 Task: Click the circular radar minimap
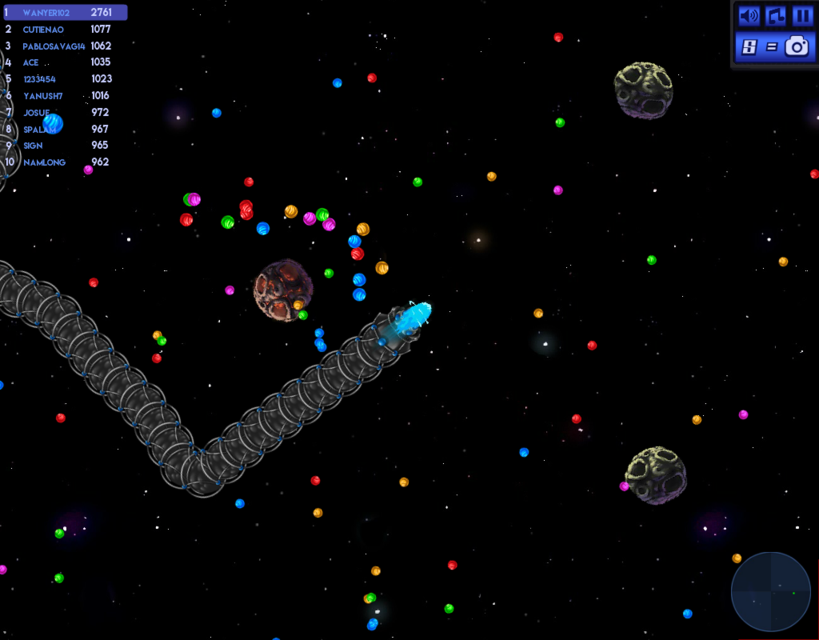click(x=771, y=592)
